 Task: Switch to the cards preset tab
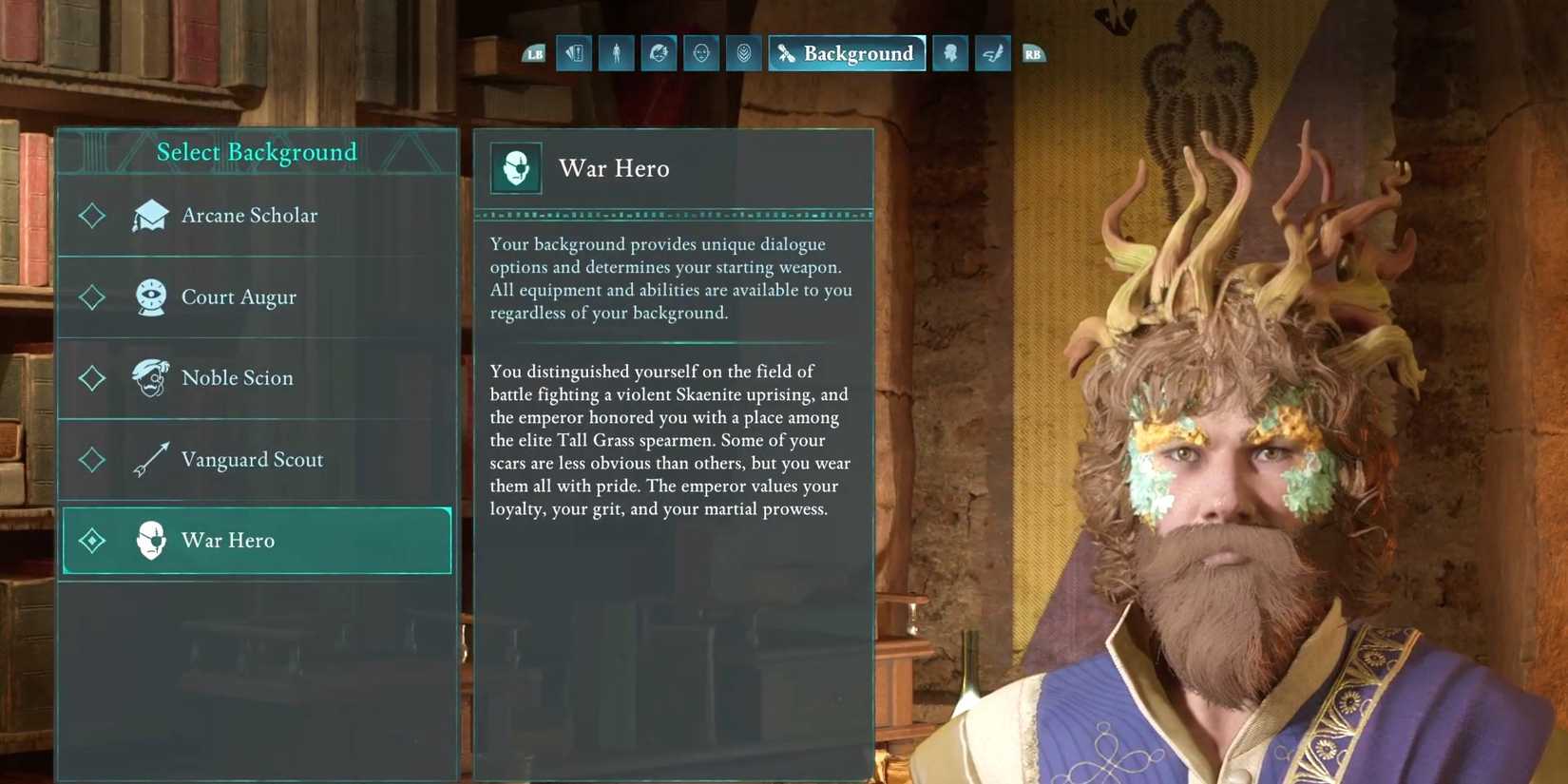pos(574,54)
